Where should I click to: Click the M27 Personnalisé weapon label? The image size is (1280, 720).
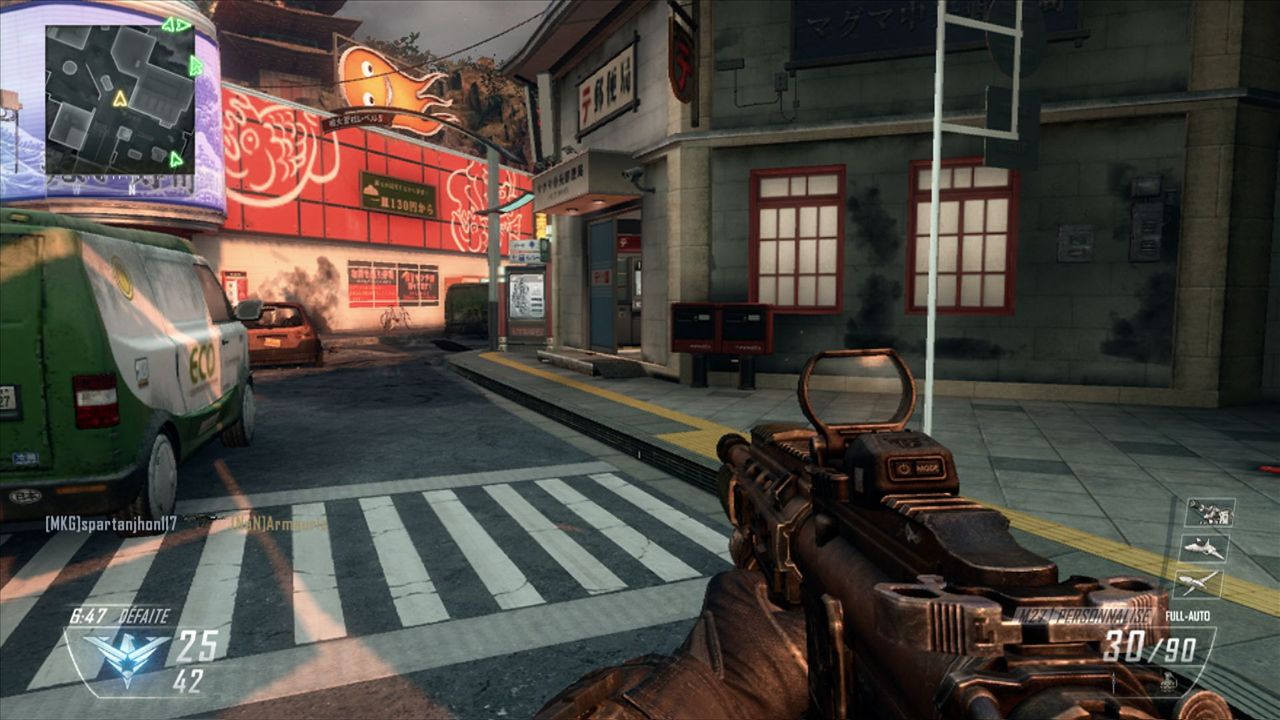[1085, 616]
